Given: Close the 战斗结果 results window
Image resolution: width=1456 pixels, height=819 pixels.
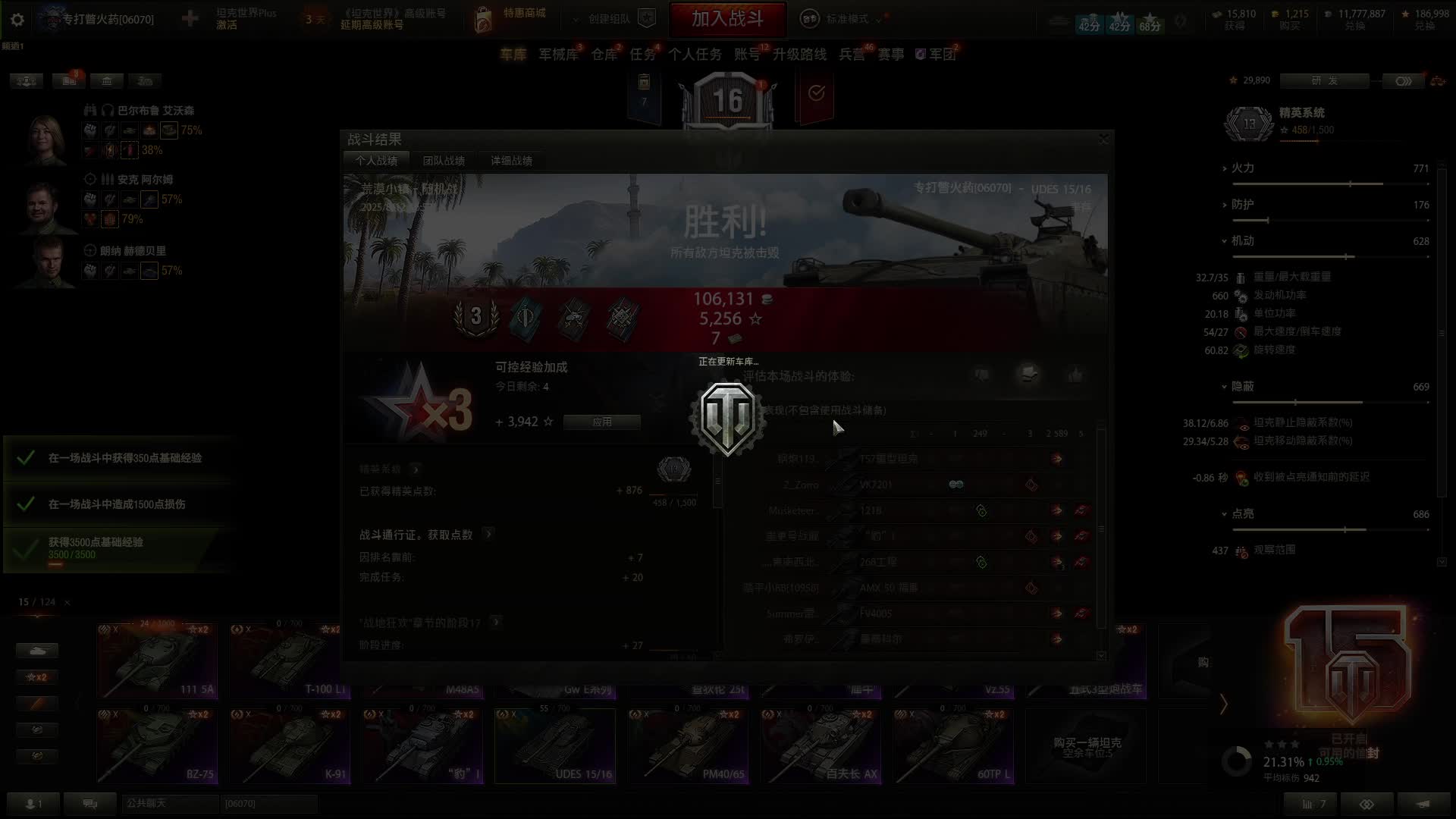Looking at the screenshot, I should coord(1103,139).
